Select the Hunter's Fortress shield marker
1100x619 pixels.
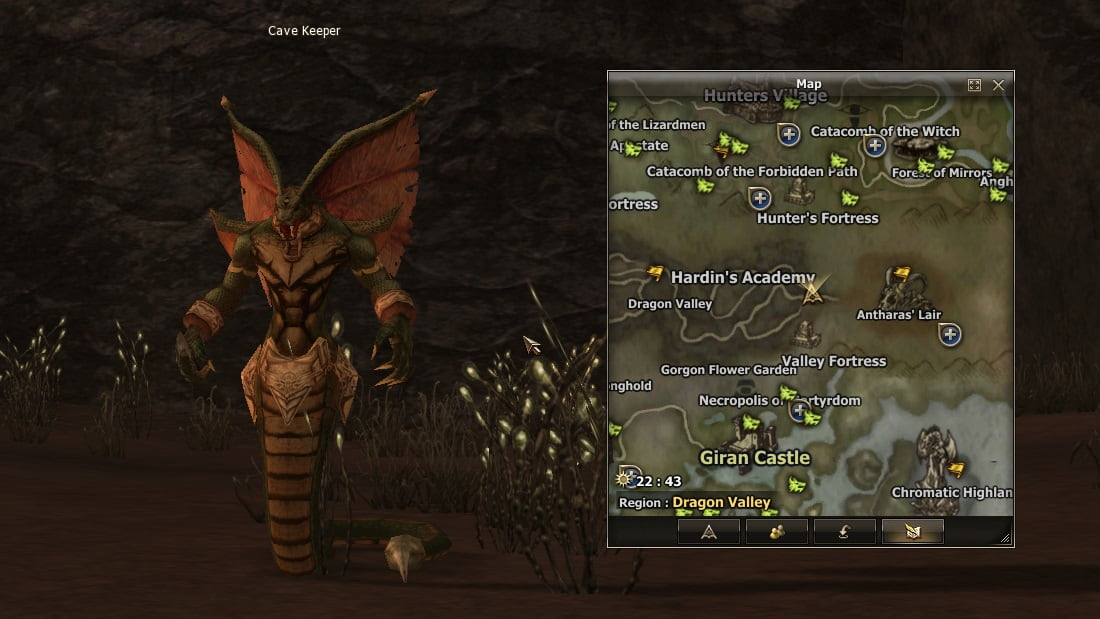pyautogui.click(x=760, y=198)
